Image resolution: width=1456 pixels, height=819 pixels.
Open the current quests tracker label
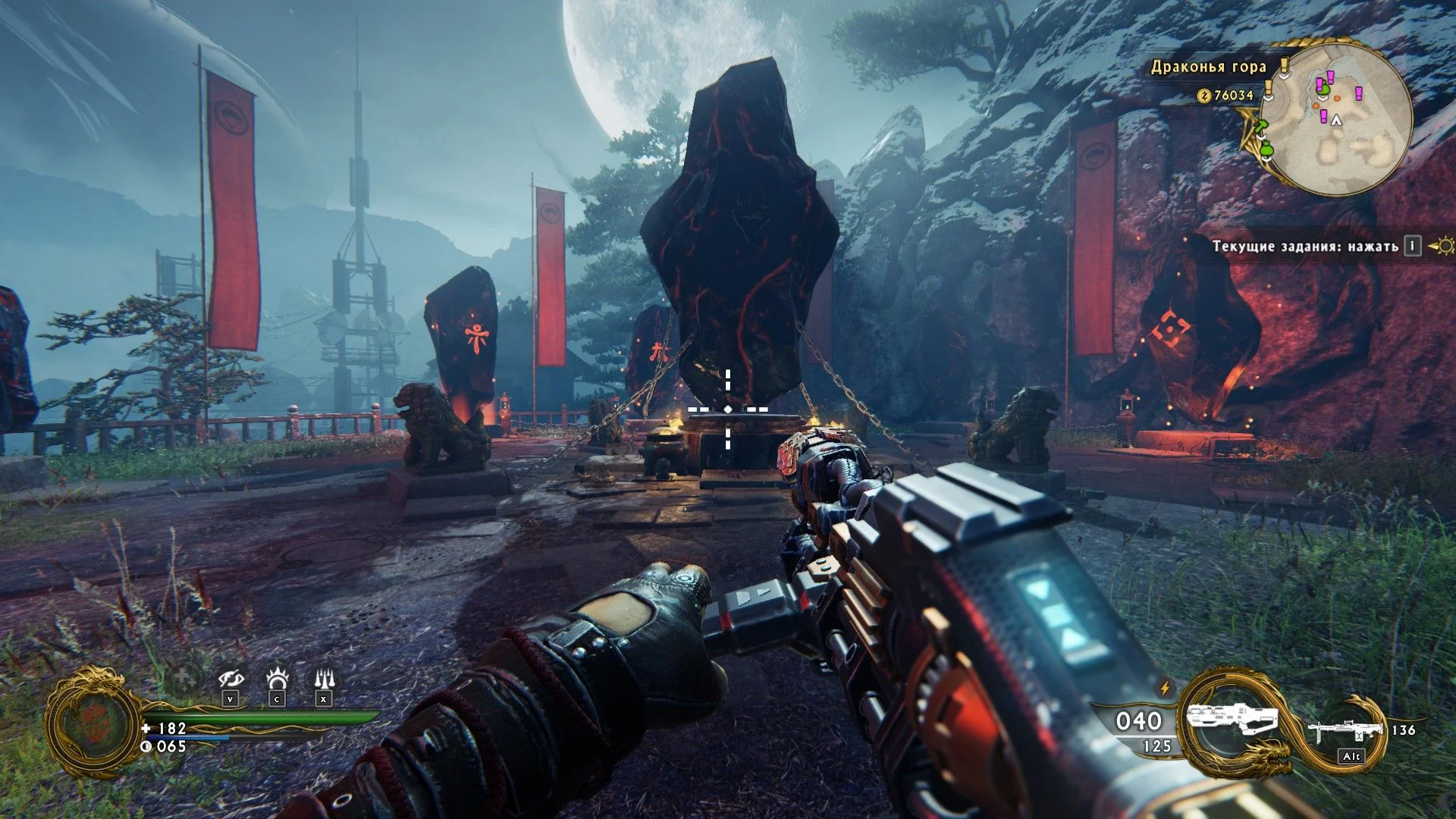1304,246
